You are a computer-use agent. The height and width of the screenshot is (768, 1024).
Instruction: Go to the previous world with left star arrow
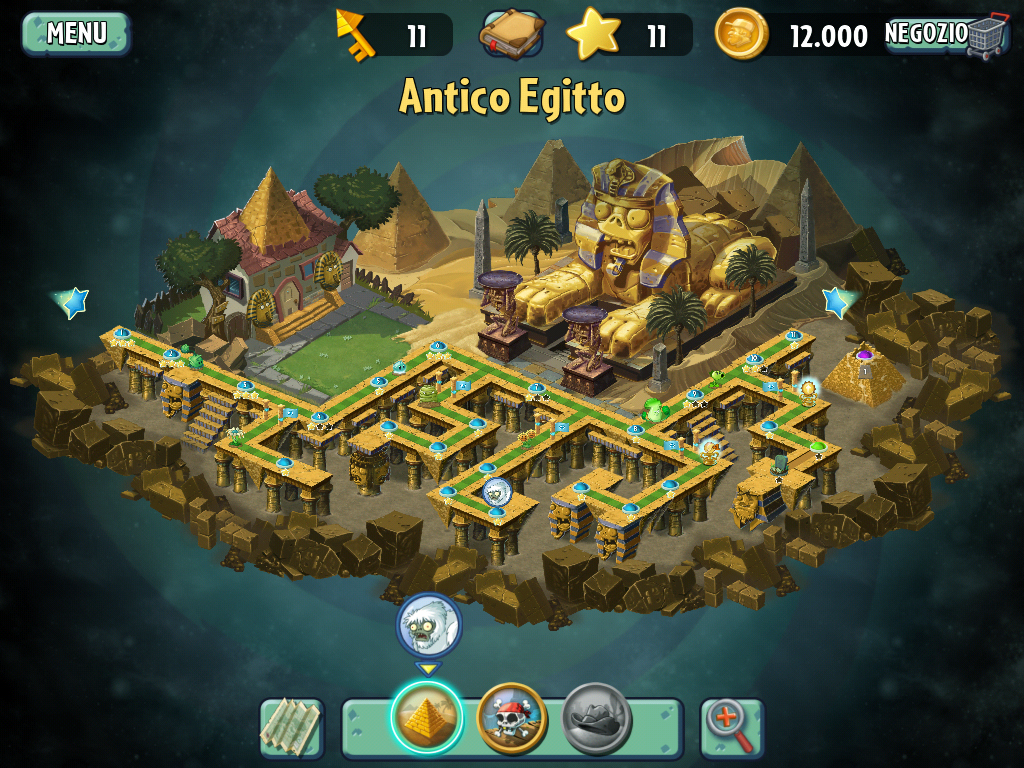[x=73, y=301]
